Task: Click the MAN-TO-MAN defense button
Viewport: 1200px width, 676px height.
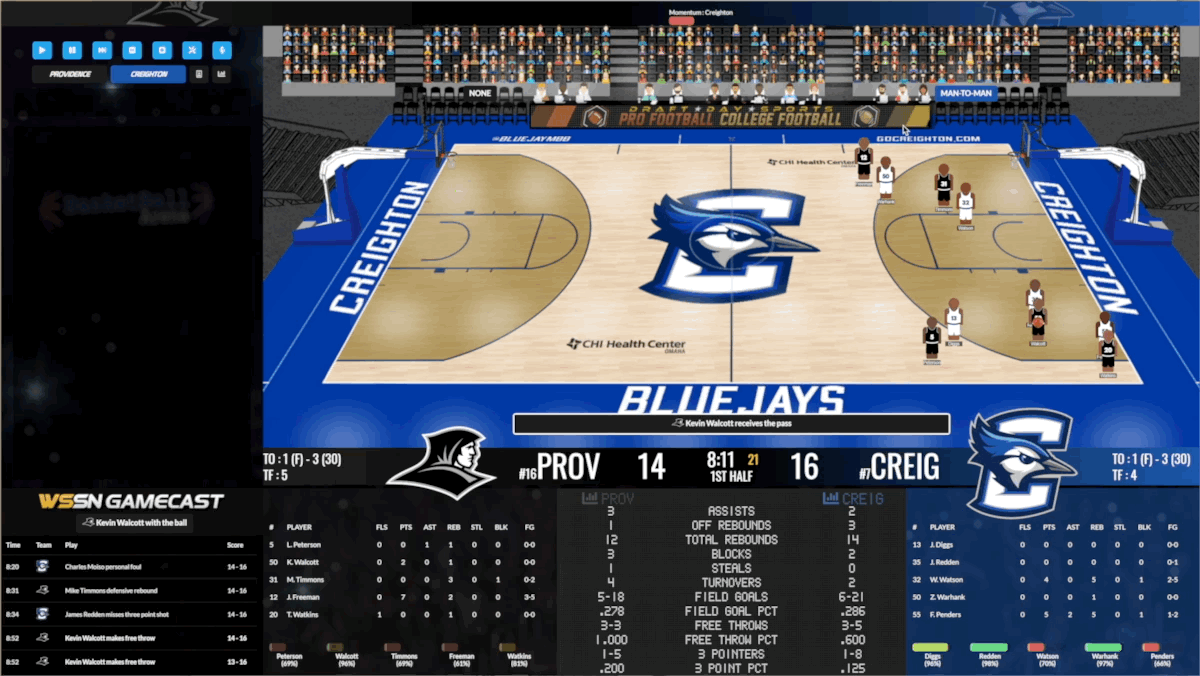Action: (x=965, y=93)
